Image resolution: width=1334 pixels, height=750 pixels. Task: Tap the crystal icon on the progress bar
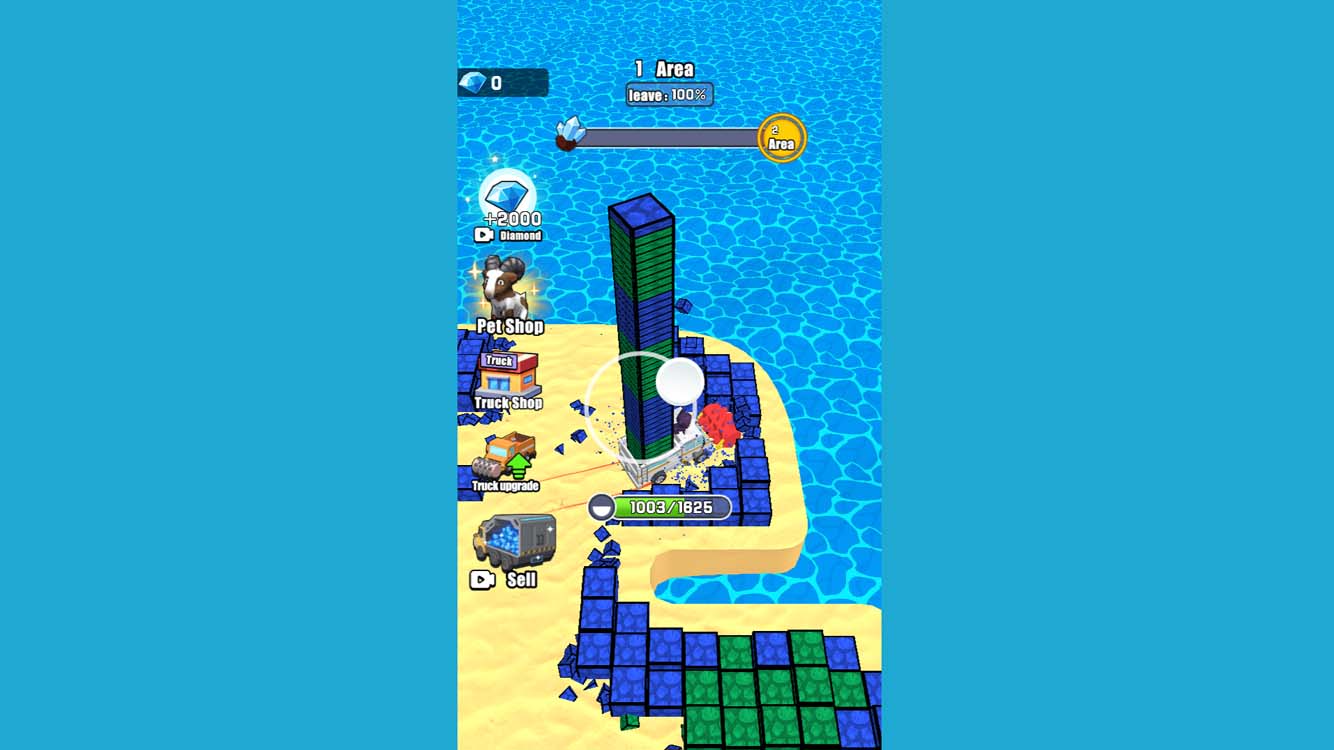point(568,134)
